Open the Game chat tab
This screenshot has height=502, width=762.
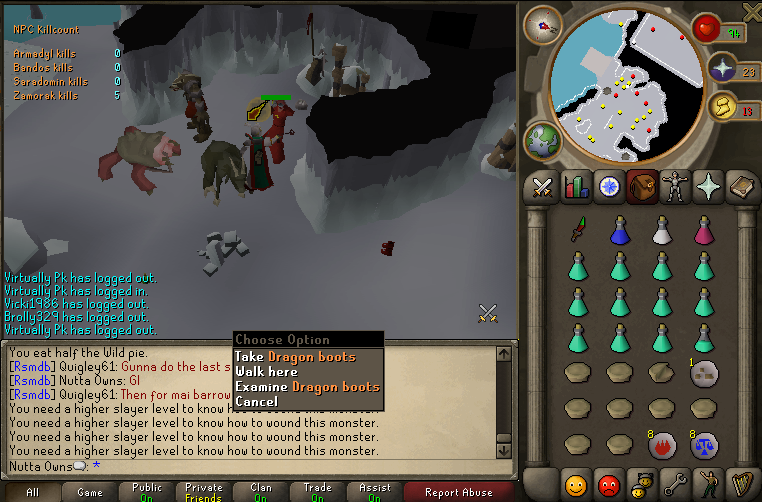[x=90, y=492]
